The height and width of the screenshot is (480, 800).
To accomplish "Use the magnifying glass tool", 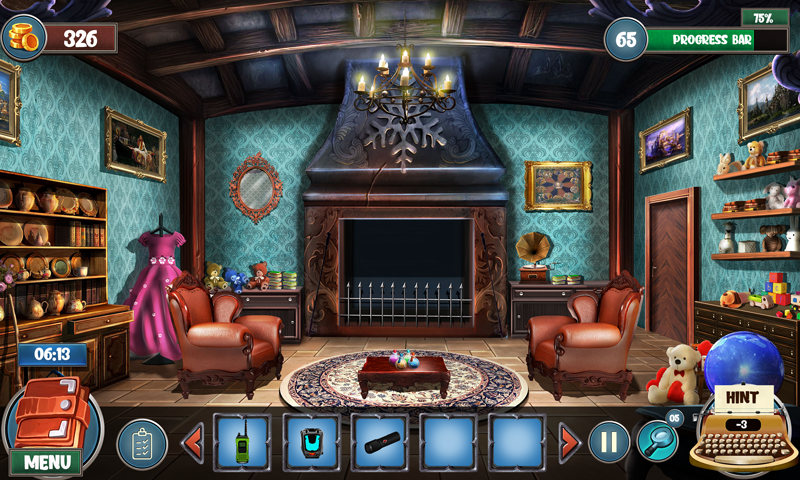I will 657,440.
